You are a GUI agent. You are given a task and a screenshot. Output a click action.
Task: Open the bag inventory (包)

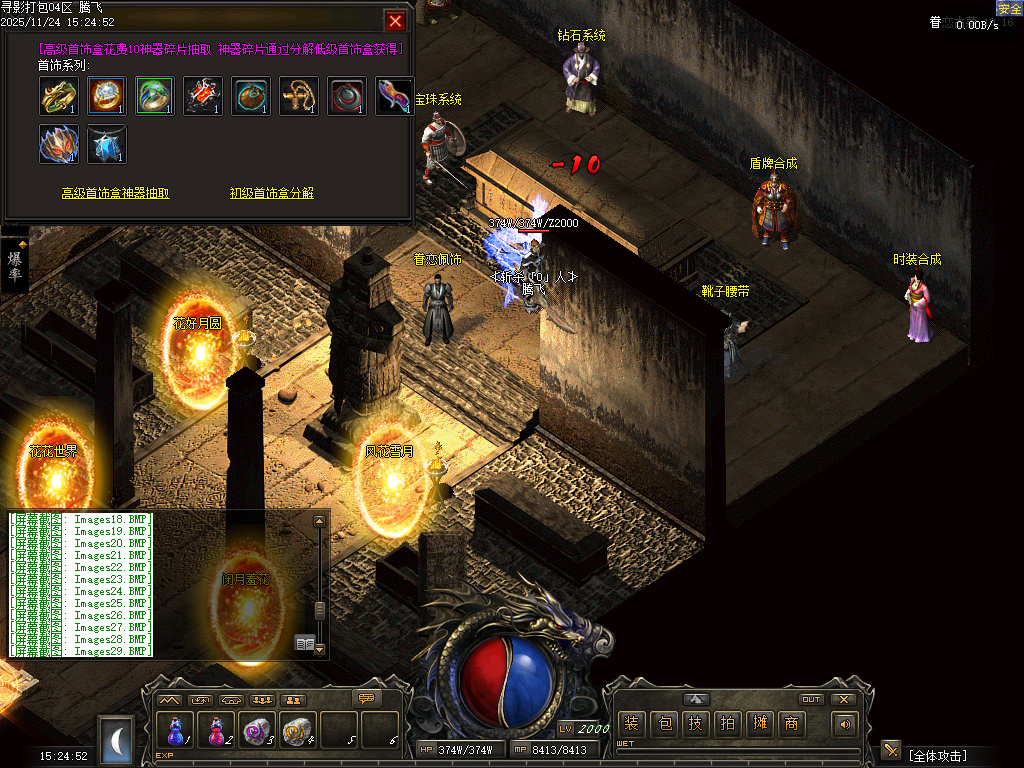[663, 724]
